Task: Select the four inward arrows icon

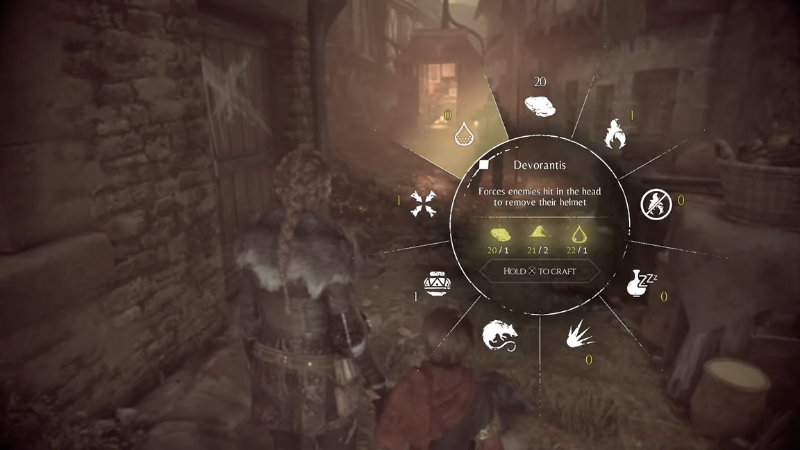Action: 422,203
